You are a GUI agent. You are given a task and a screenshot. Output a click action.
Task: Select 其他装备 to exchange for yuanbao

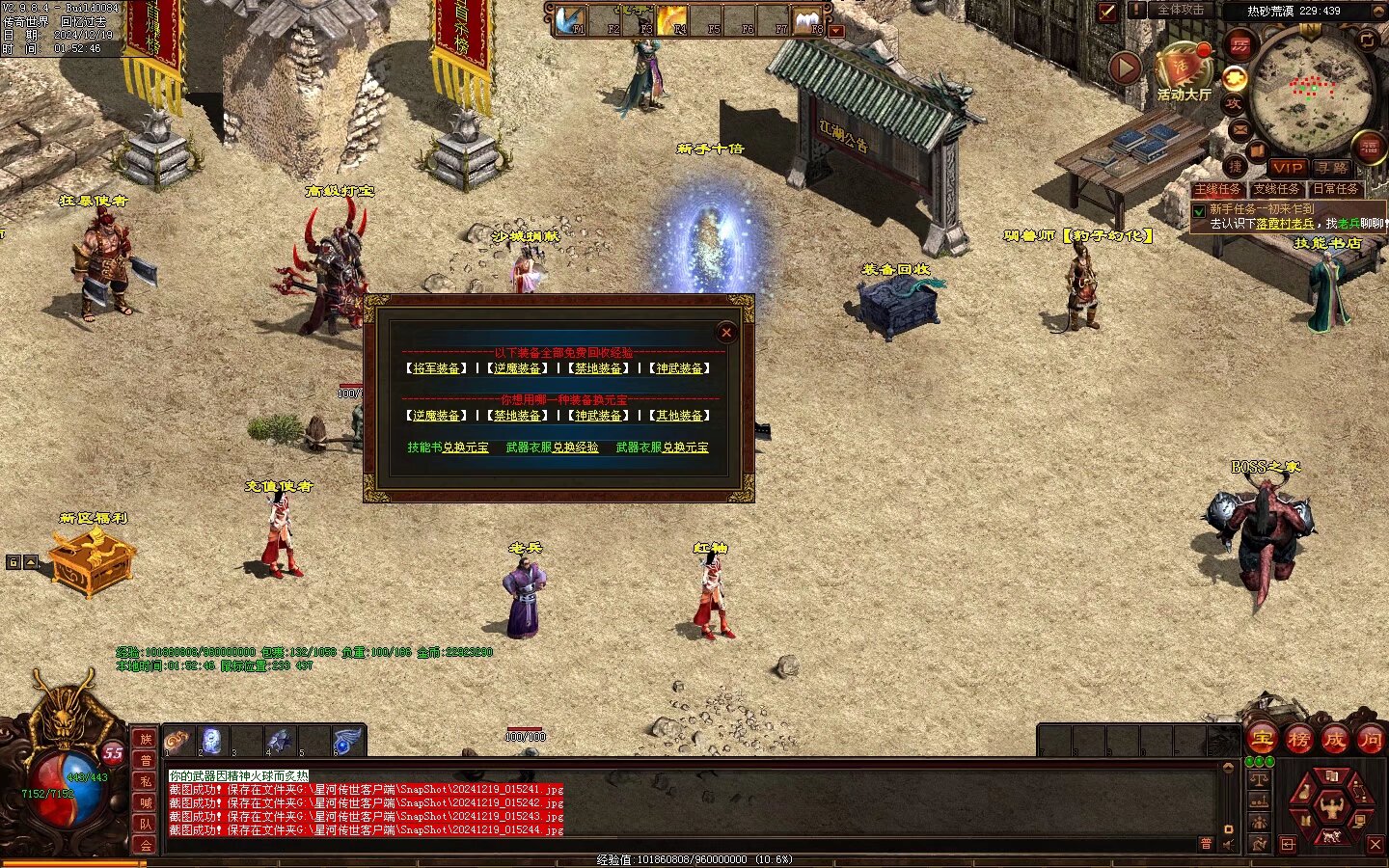pyautogui.click(x=679, y=416)
